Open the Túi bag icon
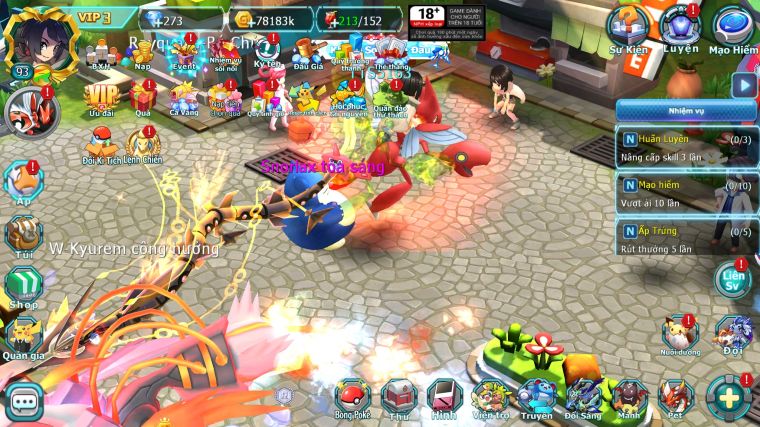Screen dimensions: 760x427 (x=23, y=234)
